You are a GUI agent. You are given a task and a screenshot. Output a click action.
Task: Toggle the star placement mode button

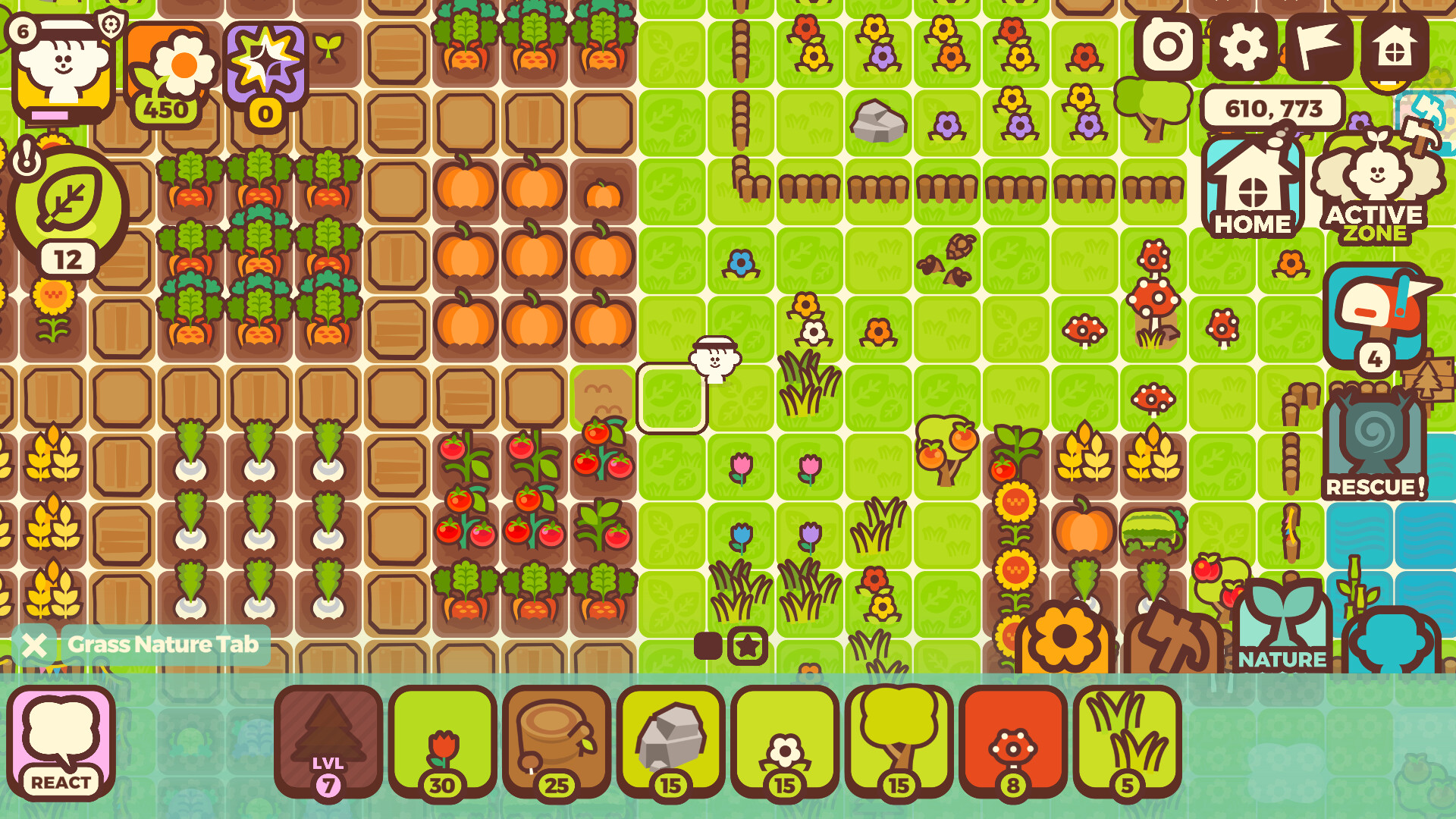748,646
